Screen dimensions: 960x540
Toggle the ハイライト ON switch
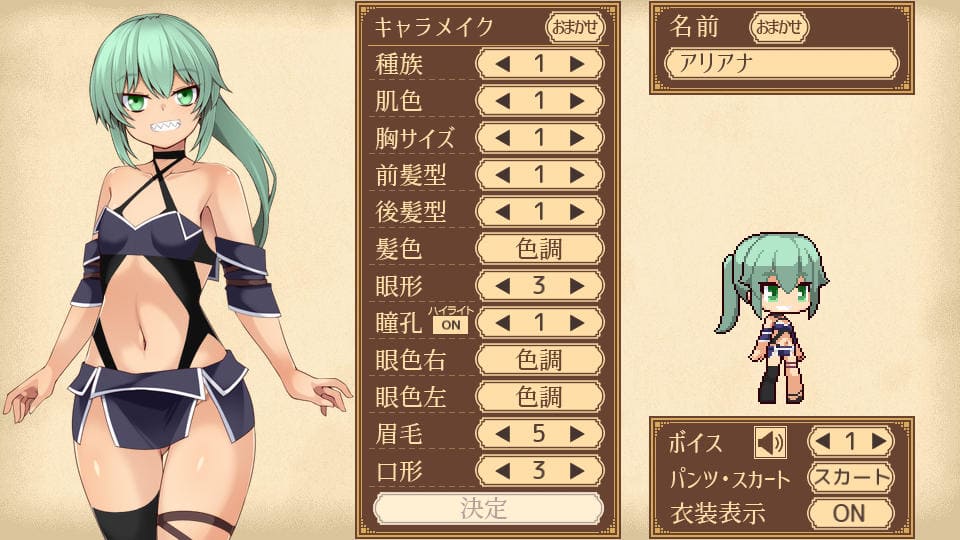click(449, 324)
